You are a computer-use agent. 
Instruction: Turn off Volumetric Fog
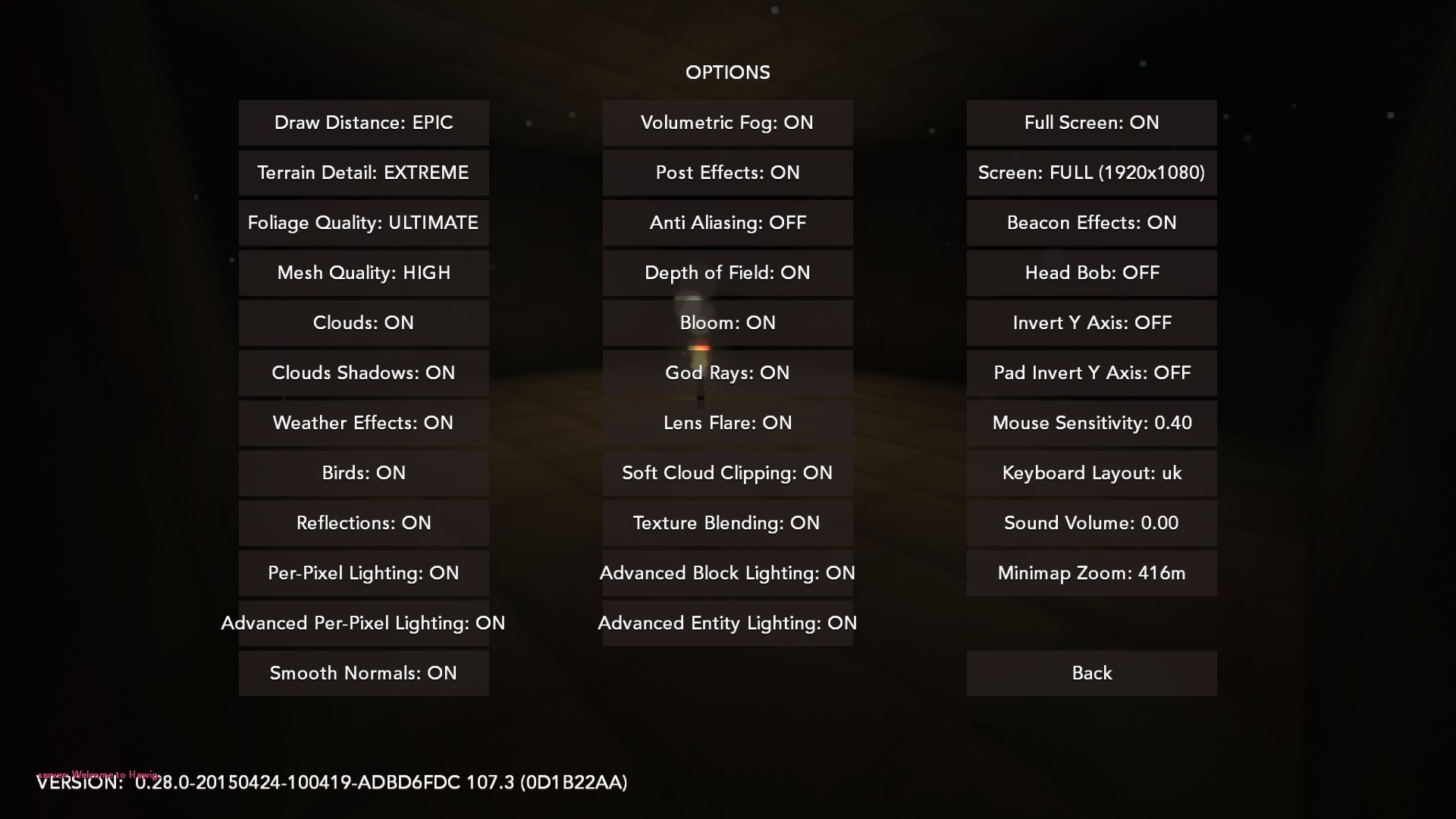pyautogui.click(x=727, y=123)
